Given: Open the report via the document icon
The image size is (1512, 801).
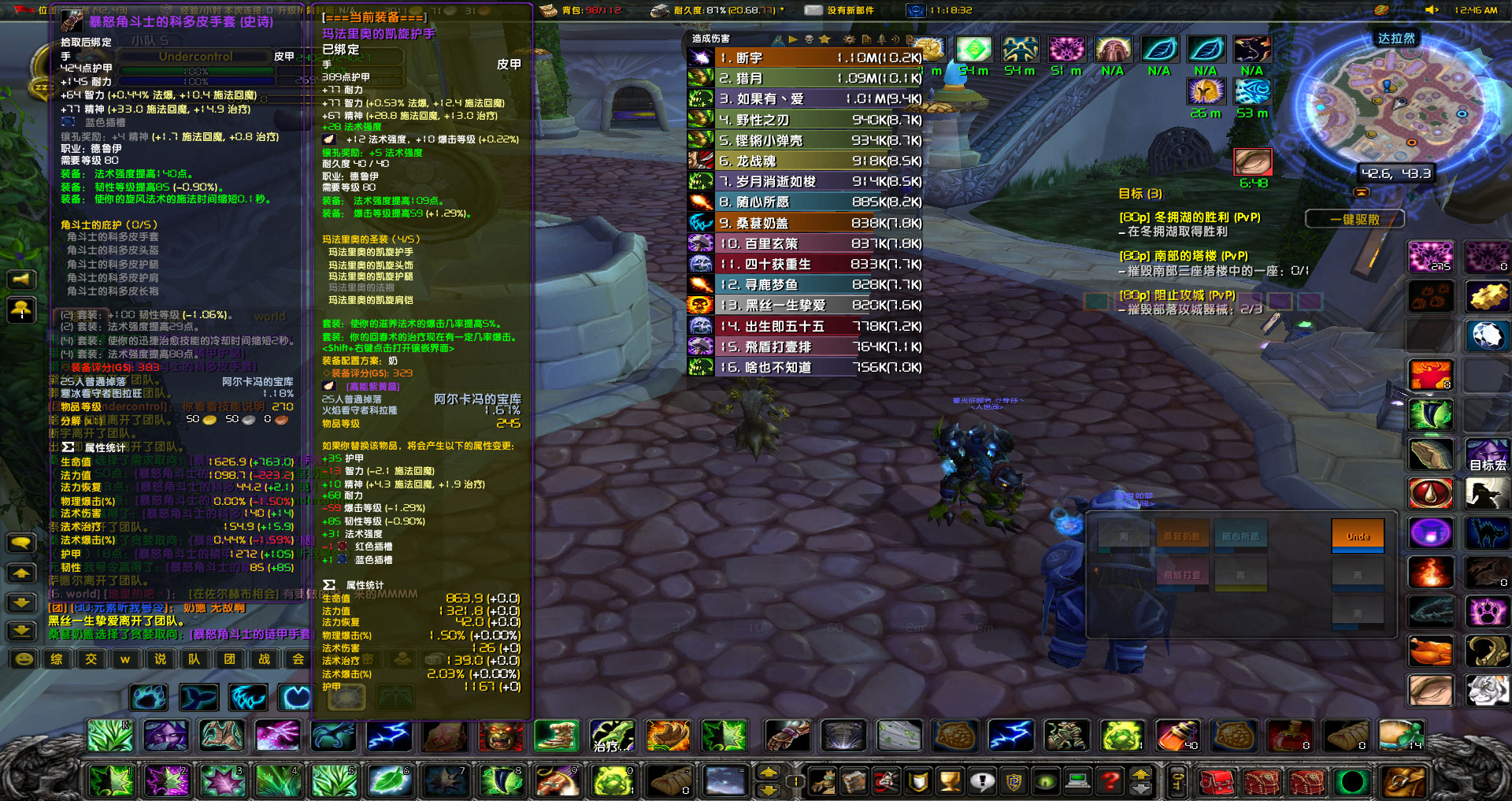Looking at the screenshot, I should (x=866, y=39).
